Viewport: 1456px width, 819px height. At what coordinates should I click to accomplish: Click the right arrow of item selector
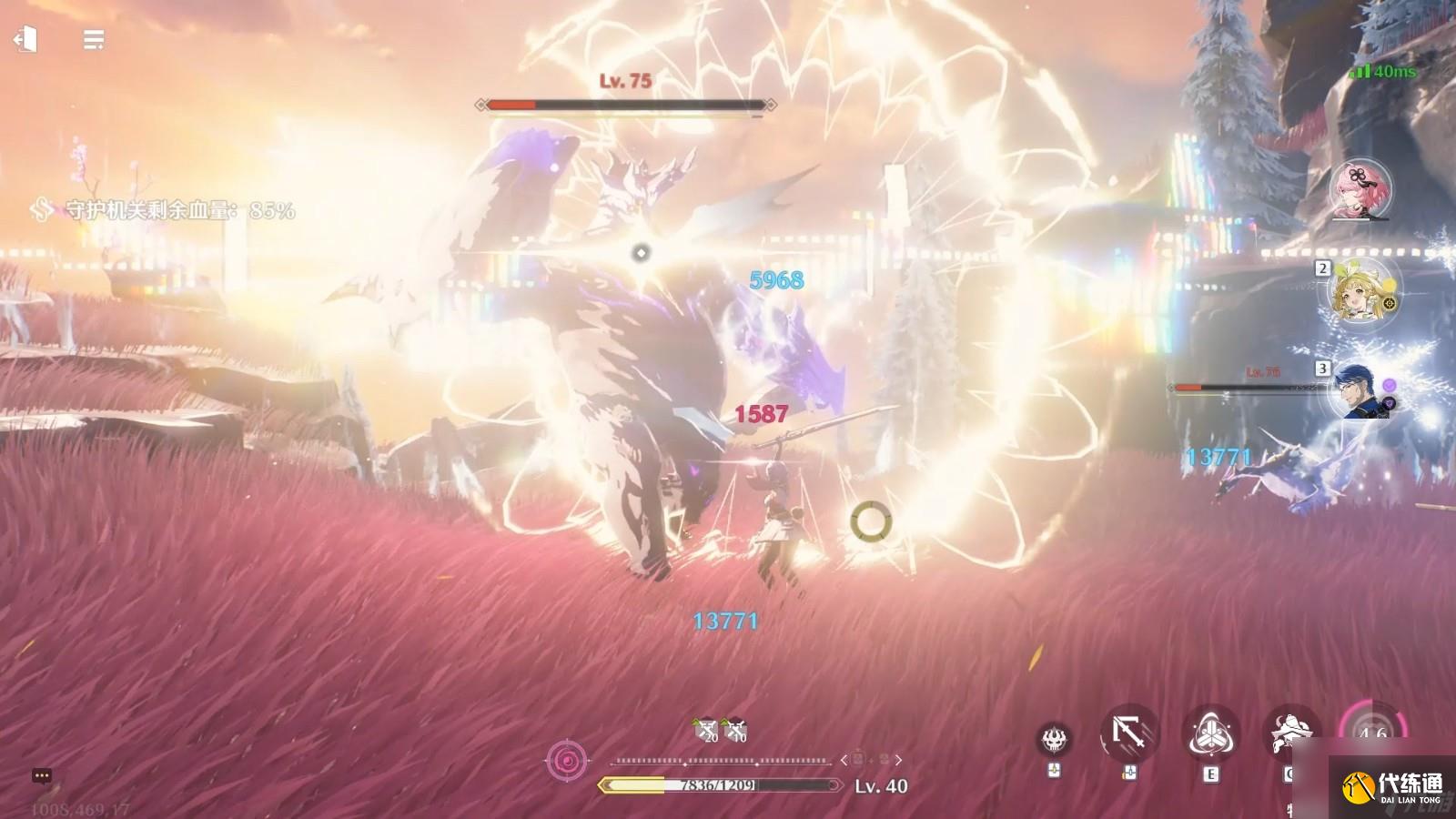point(899,759)
